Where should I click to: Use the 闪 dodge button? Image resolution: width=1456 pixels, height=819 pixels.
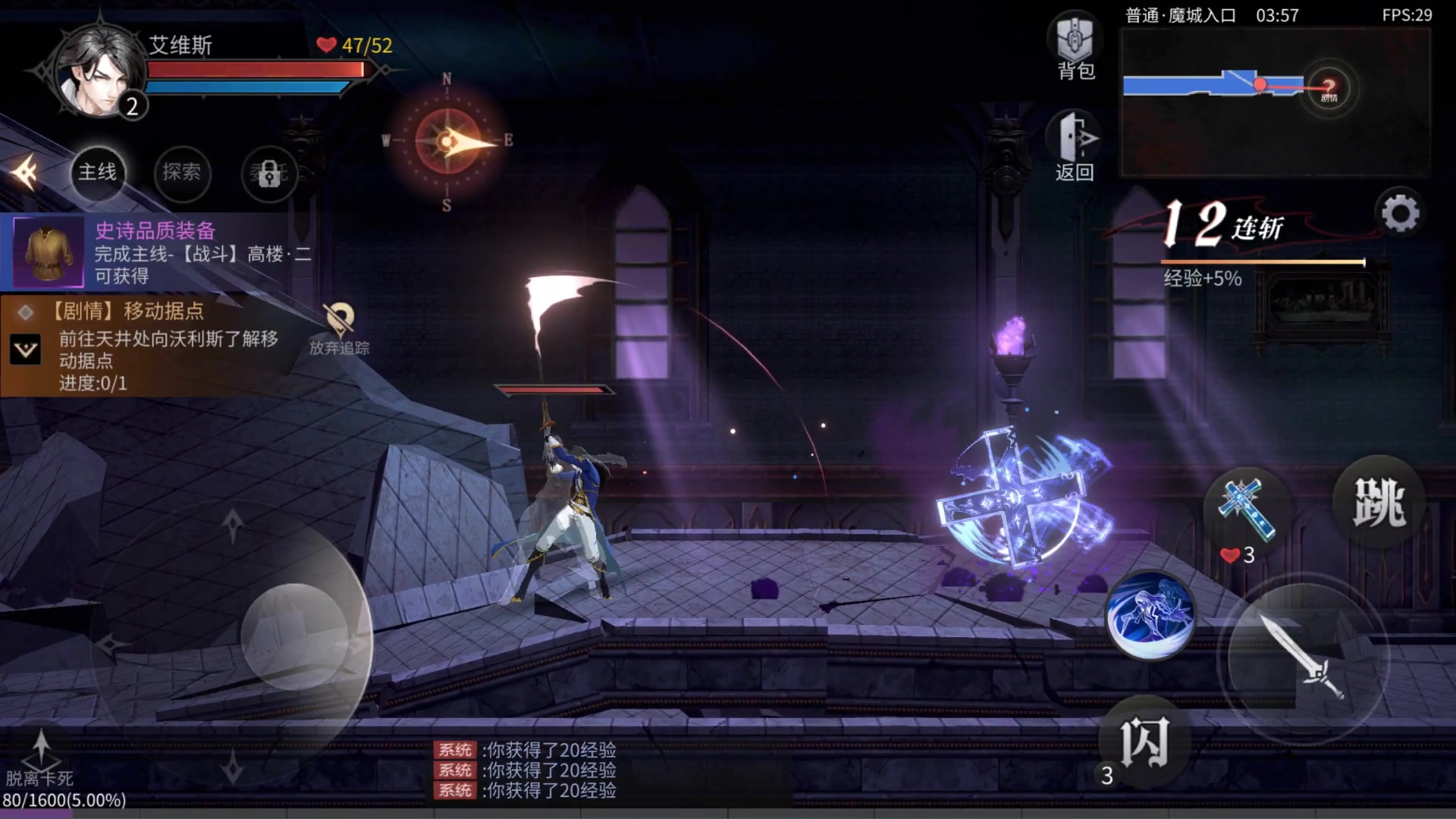[x=1144, y=742]
